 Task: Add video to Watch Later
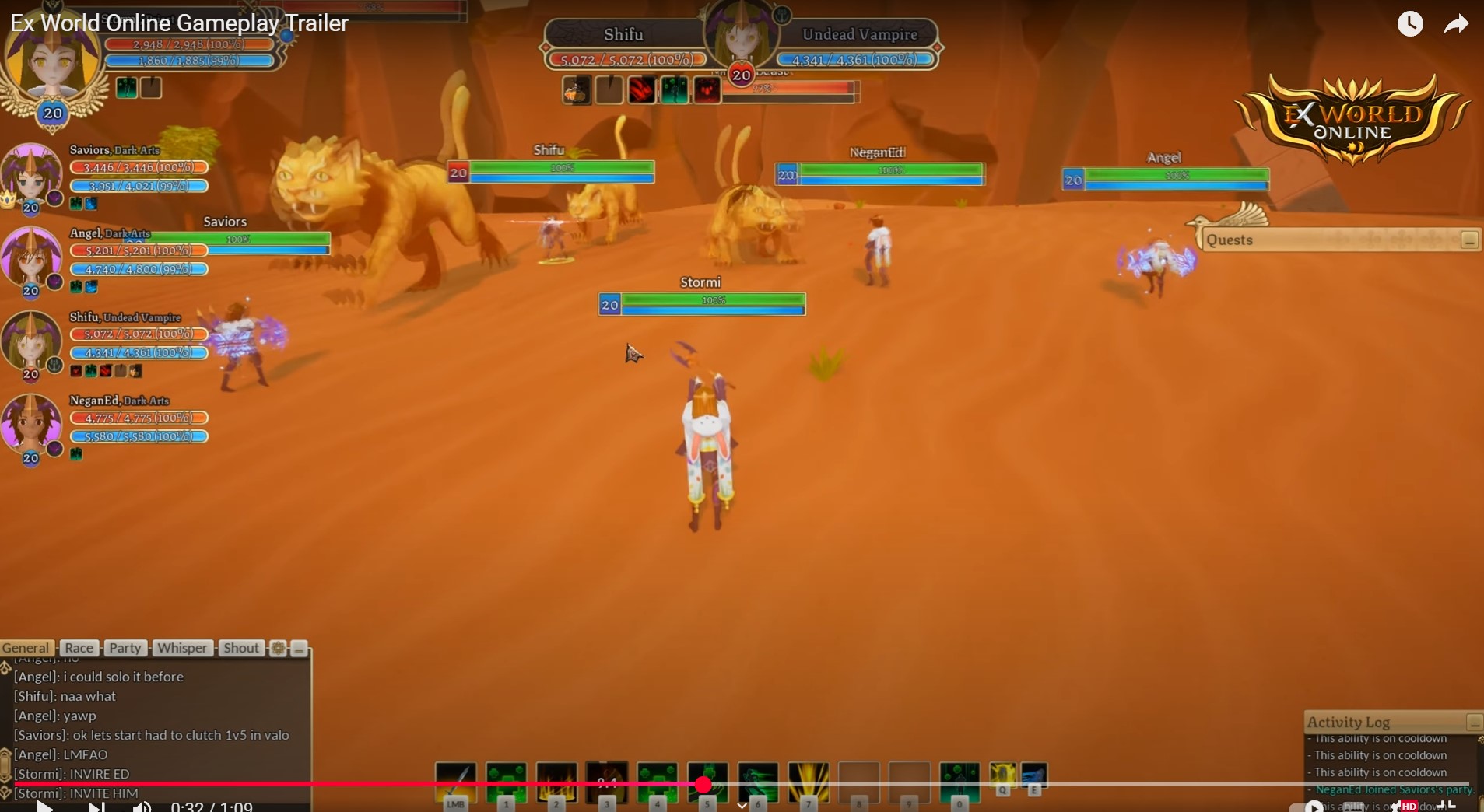pyautogui.click(x=1409, y=23)
